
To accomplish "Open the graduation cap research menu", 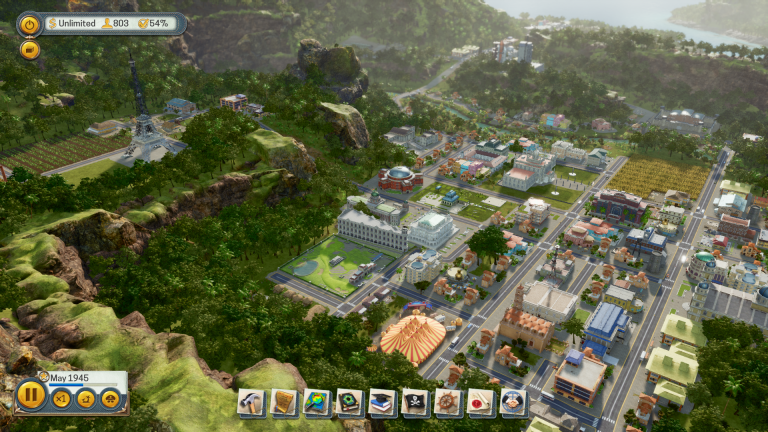I will point(382,402).
